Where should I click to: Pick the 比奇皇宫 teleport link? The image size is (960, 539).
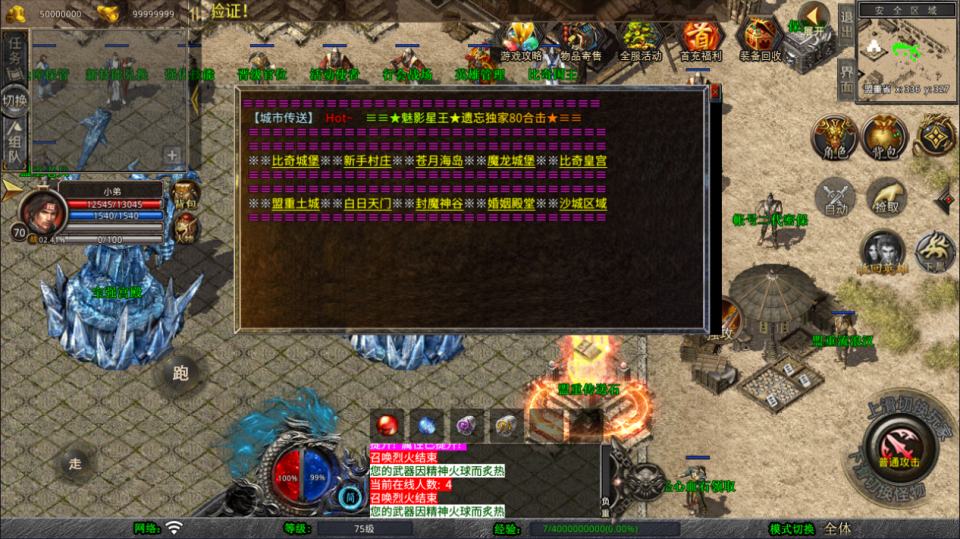click(585, 160)
